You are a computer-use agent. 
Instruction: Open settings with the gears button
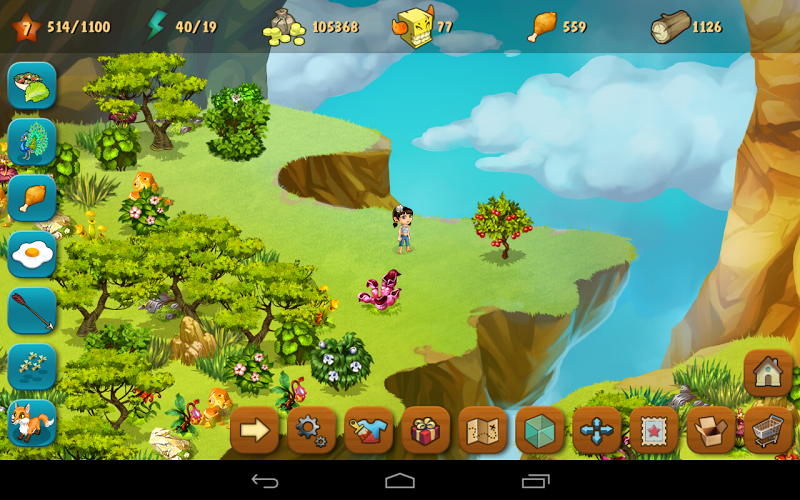[x=311, y=430]
